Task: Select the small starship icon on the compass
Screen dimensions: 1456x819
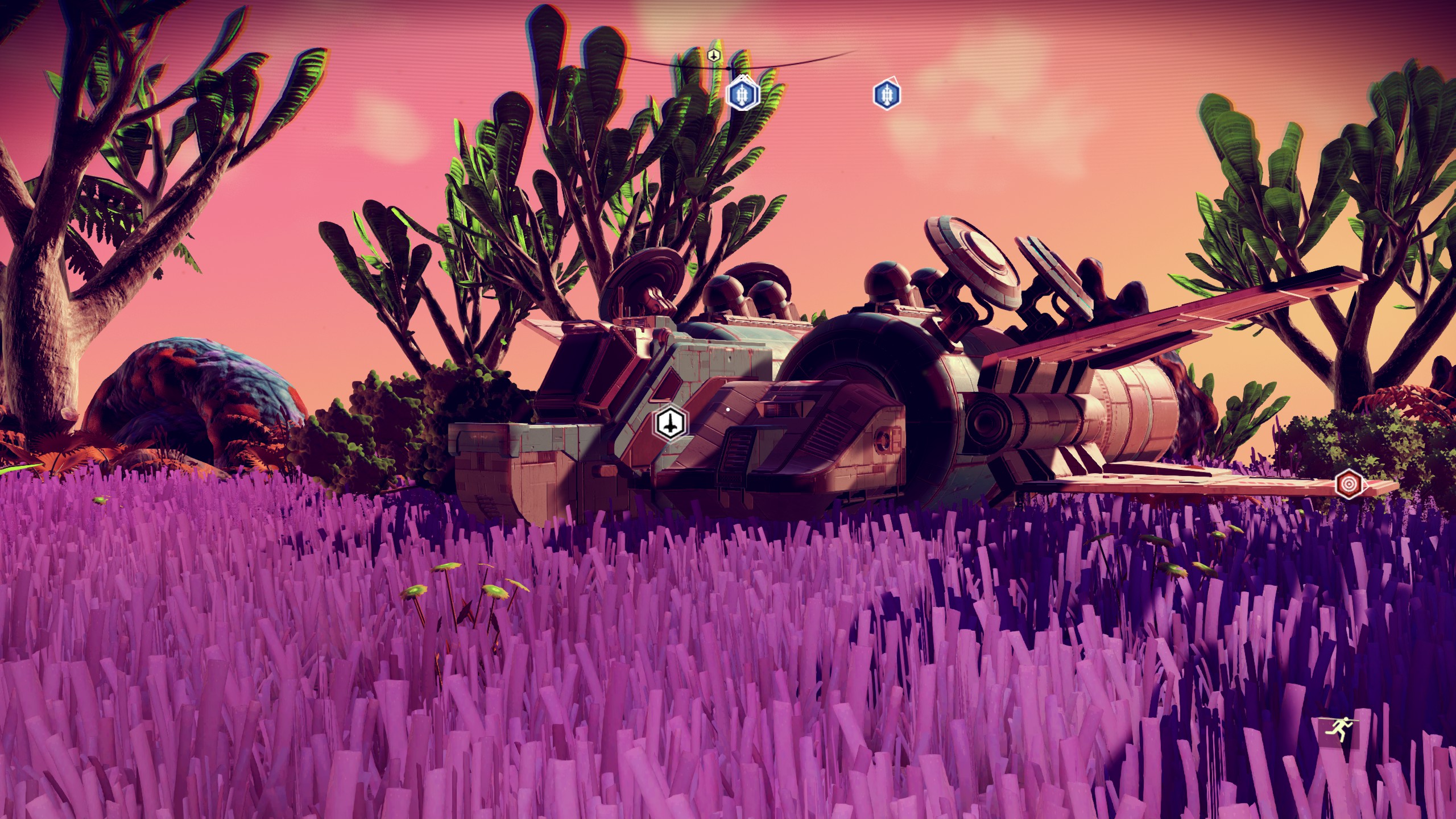Action: click(x=714, y=56)
